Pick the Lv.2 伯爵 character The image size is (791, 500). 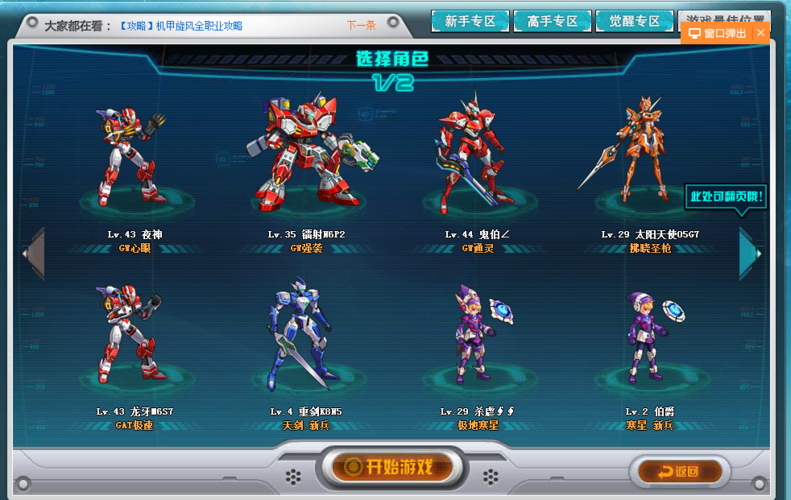648,335
